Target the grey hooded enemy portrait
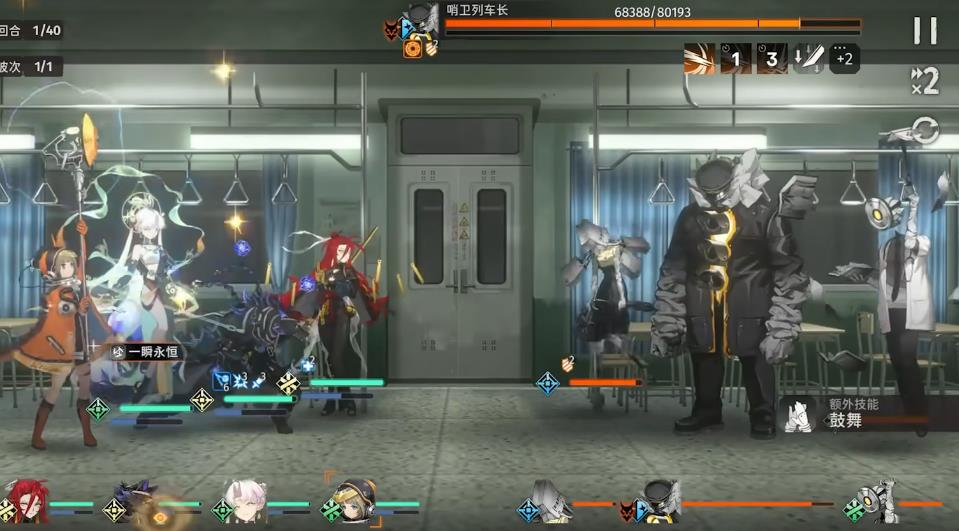The width and height of the screenshot is (959, 531). coord(550,504)
